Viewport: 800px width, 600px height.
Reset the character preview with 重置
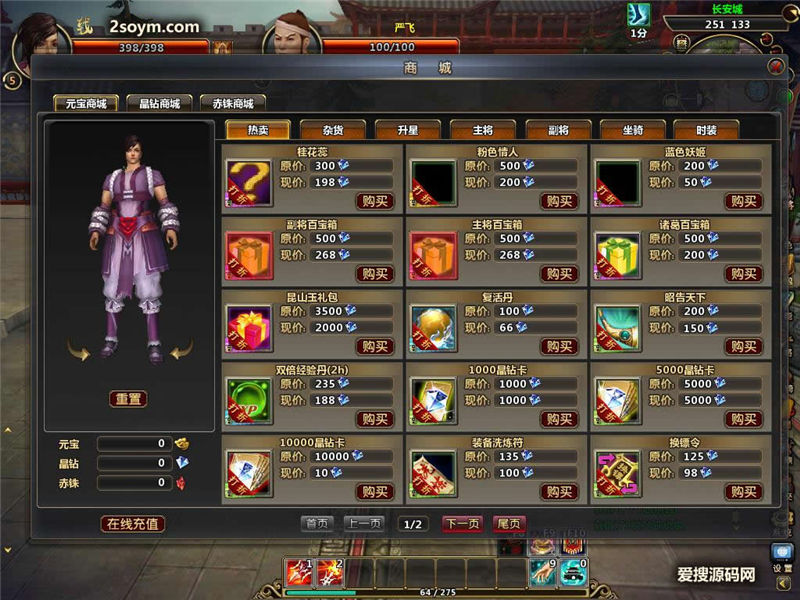[x=129, y=398]
